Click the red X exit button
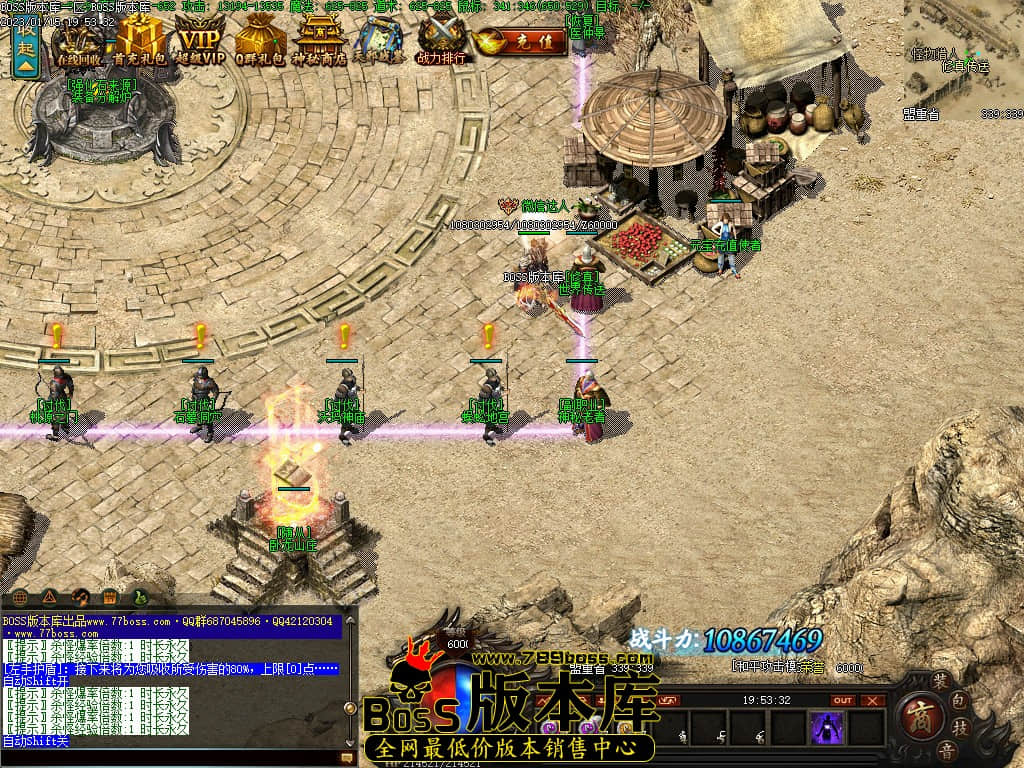This screenshot has height=768, width=1024. coord(873,700)
